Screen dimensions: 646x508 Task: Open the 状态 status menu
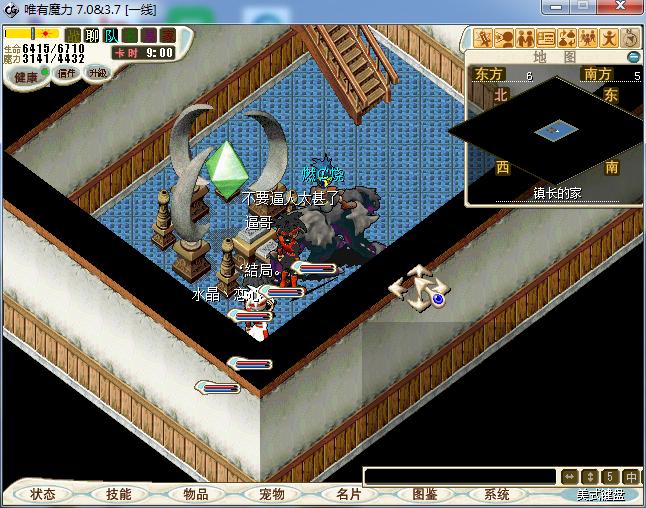pyautogui.click(x=43, y=494)
